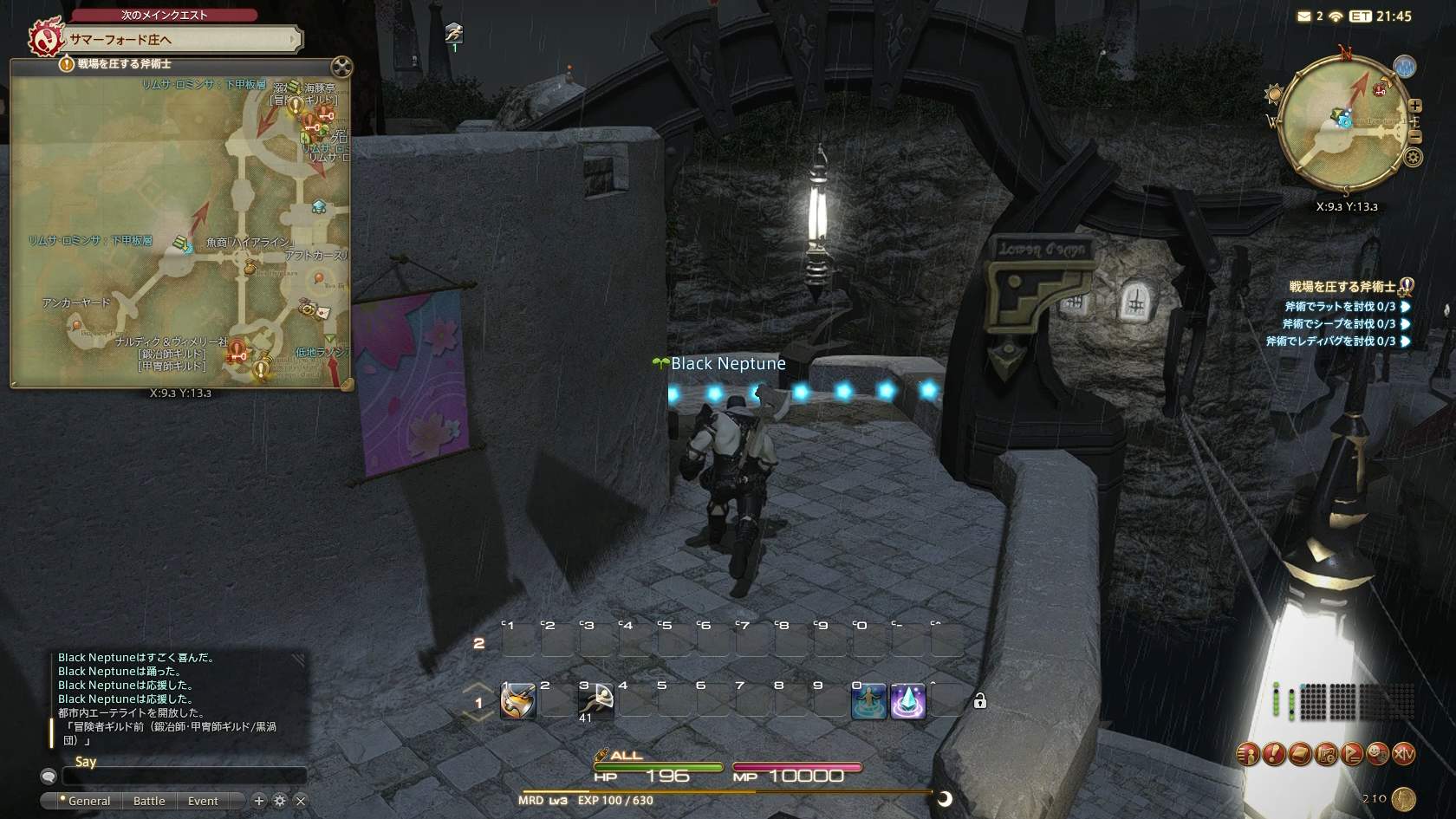This screenshot has width=1456, height=819.
Task: Open the Duty exclamation menu icon
Action: click(x=1274, y=754)
